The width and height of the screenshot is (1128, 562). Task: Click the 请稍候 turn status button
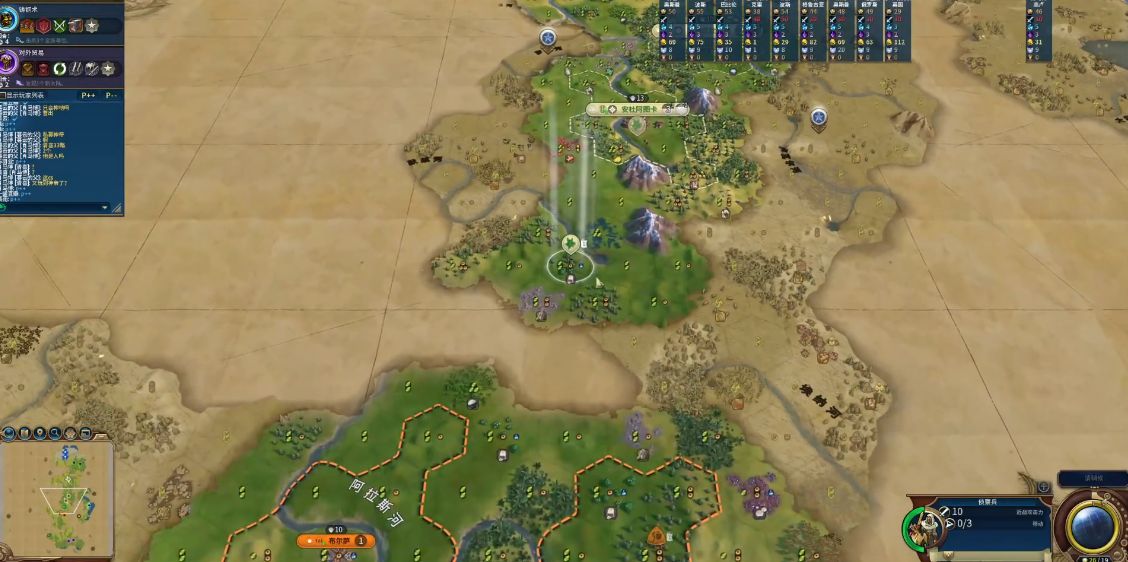tap(1091, 478)
